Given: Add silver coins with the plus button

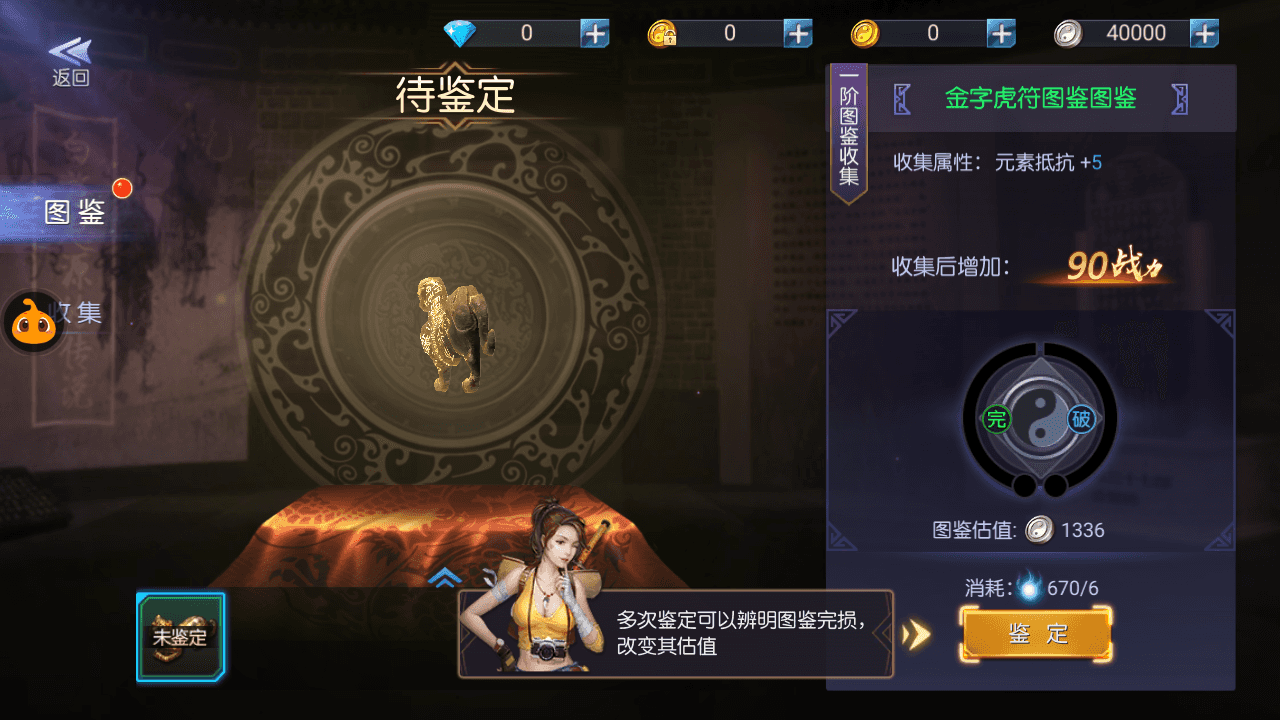Looking at the screenshot, I should (x=1204, y=33).
